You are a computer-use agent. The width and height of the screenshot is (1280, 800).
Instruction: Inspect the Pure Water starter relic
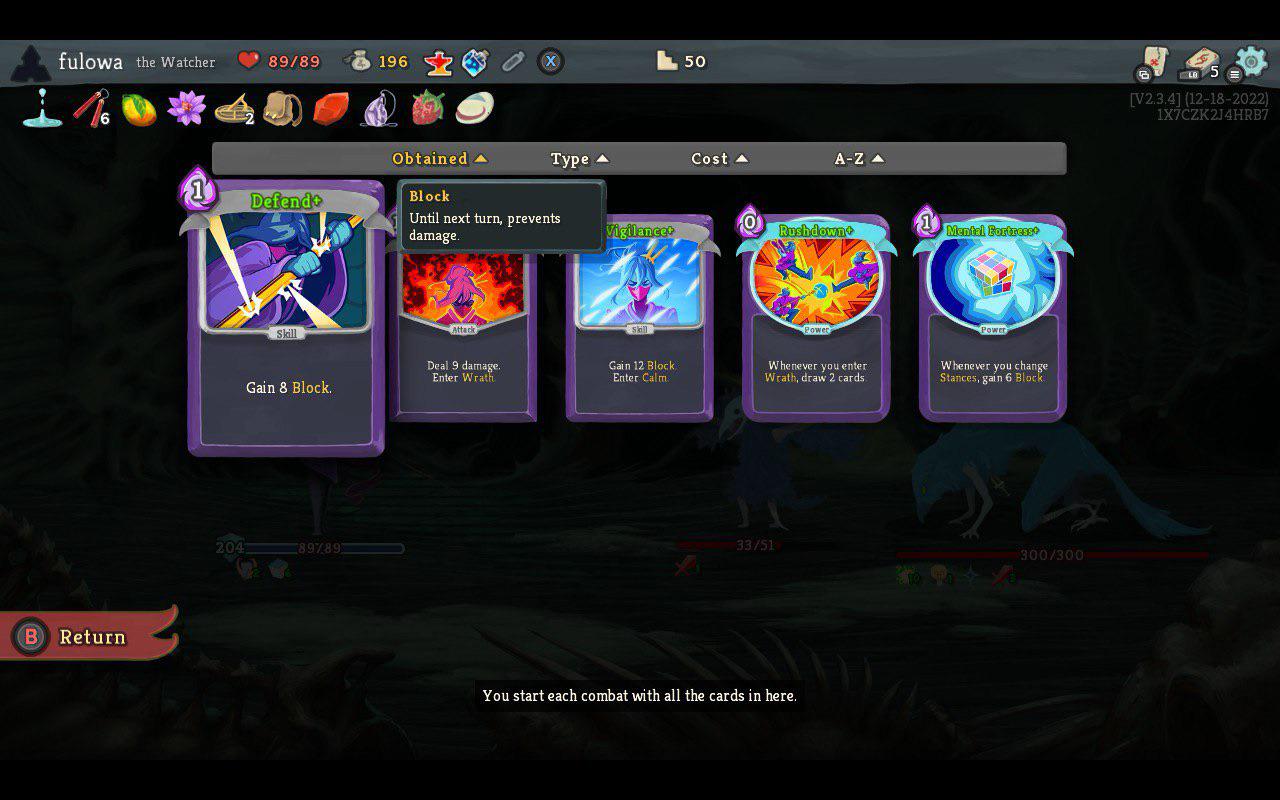[x=41, y=108]
